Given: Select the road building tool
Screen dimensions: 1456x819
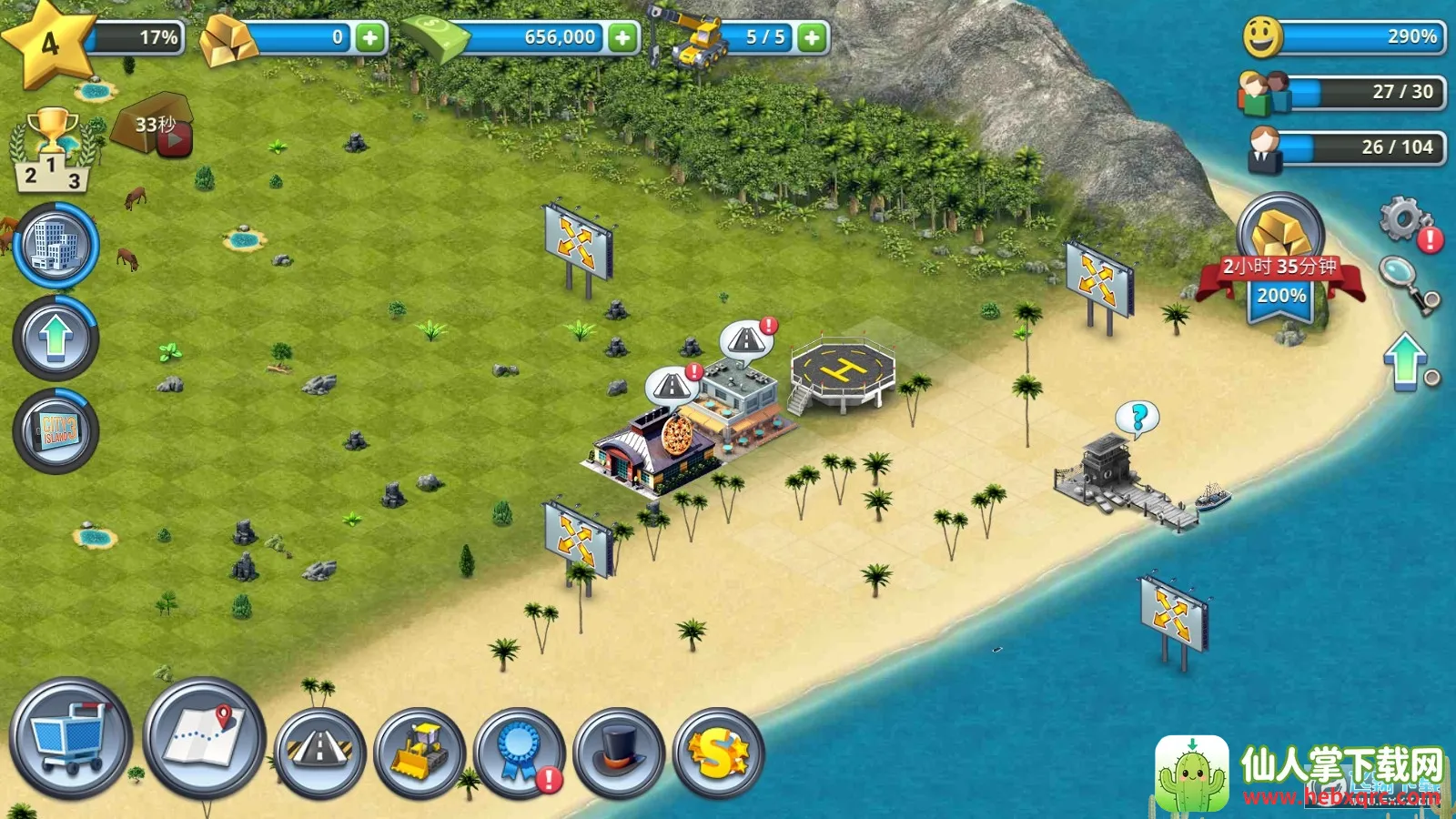Looking at the screenshot, I should [319, 752].
